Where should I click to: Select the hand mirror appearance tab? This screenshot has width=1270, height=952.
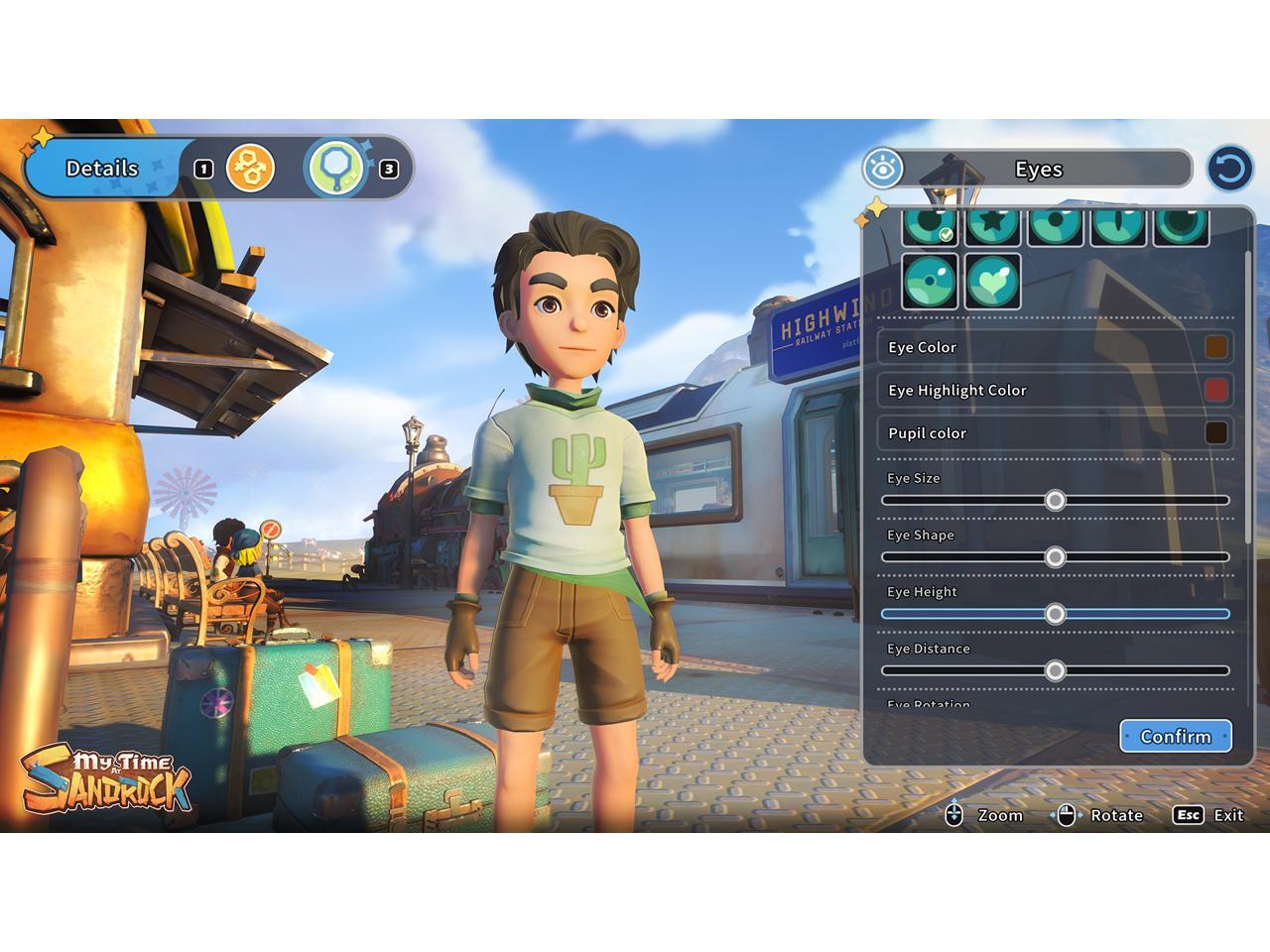pos(337,169)
